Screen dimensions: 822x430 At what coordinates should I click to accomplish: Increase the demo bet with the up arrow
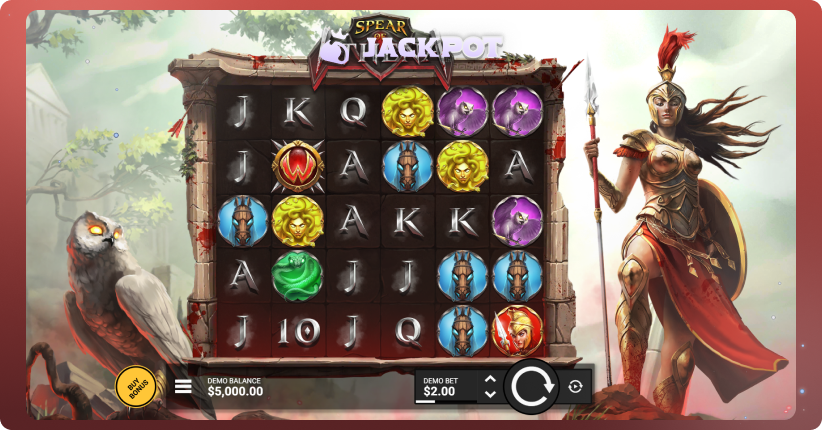(490, 379)
